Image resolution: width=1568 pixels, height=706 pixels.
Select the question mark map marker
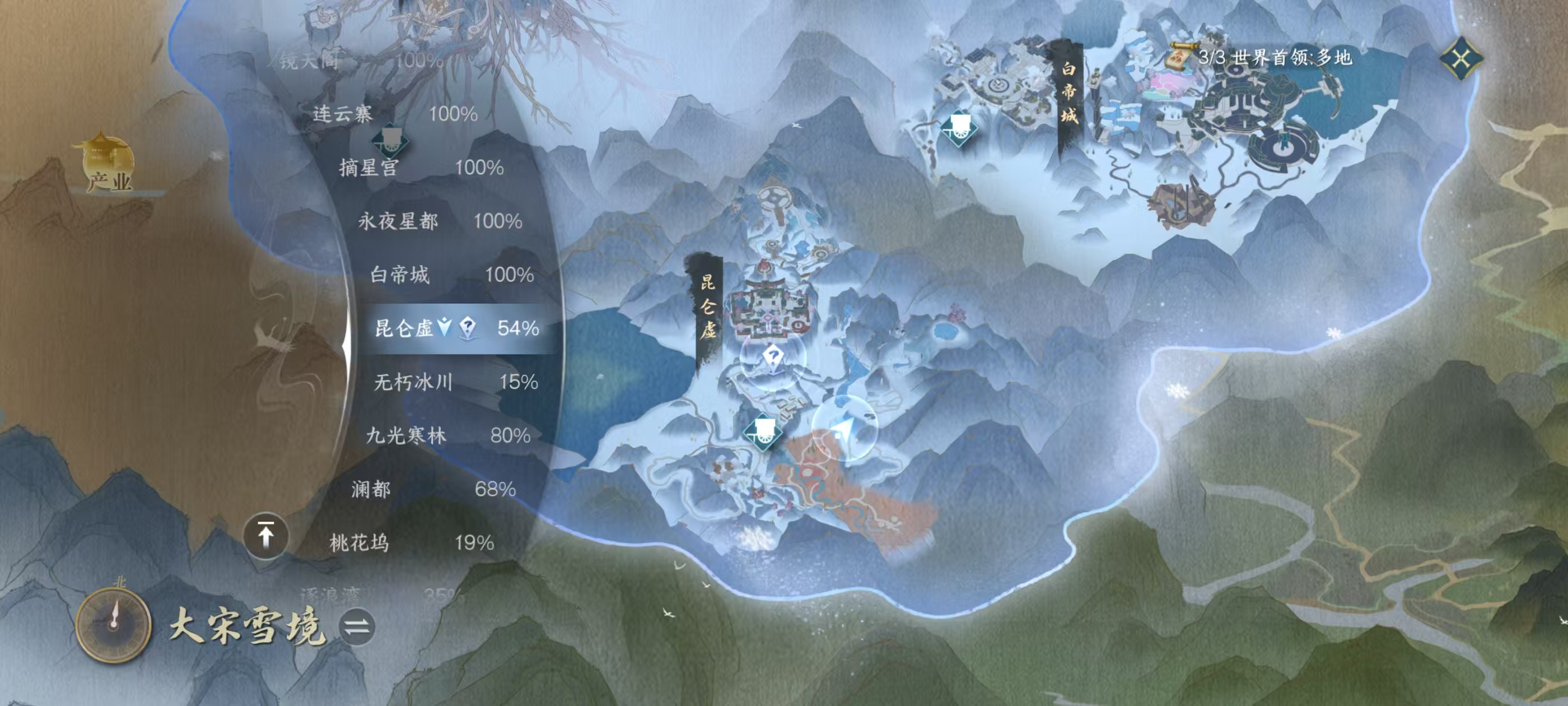pos(772,357)
